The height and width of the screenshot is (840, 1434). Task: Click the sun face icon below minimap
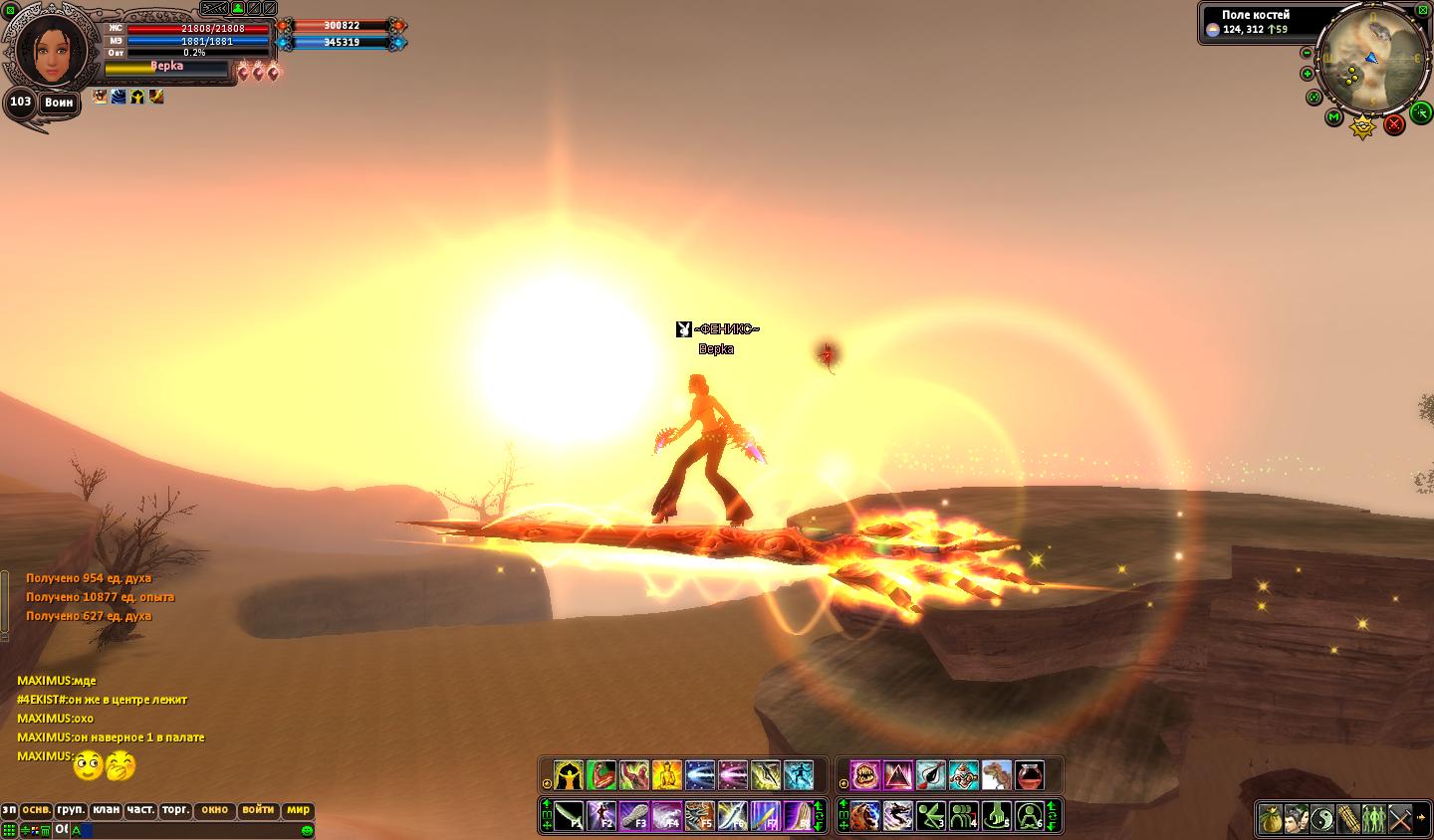pos(1362,127)
